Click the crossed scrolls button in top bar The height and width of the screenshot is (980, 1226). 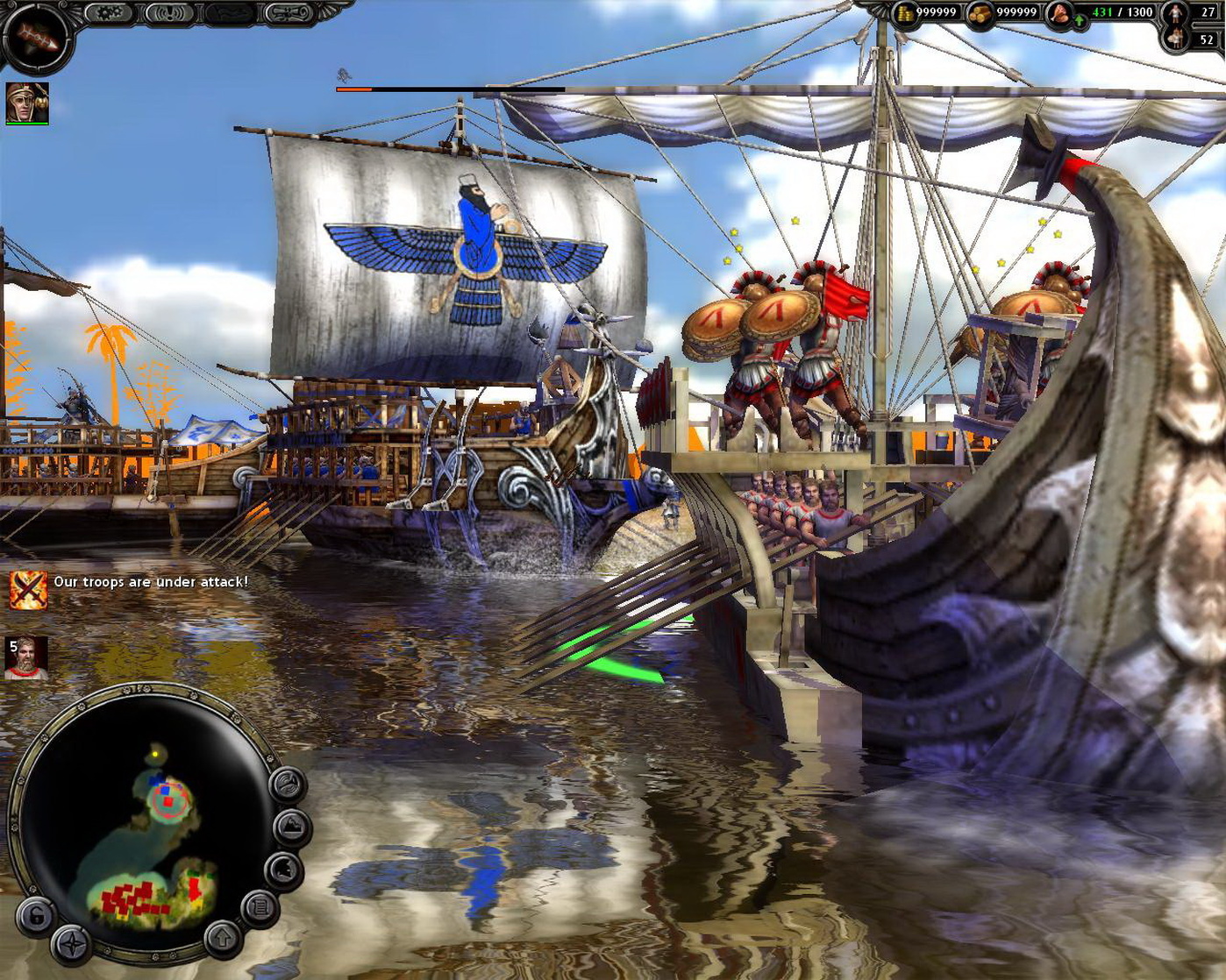291,13
